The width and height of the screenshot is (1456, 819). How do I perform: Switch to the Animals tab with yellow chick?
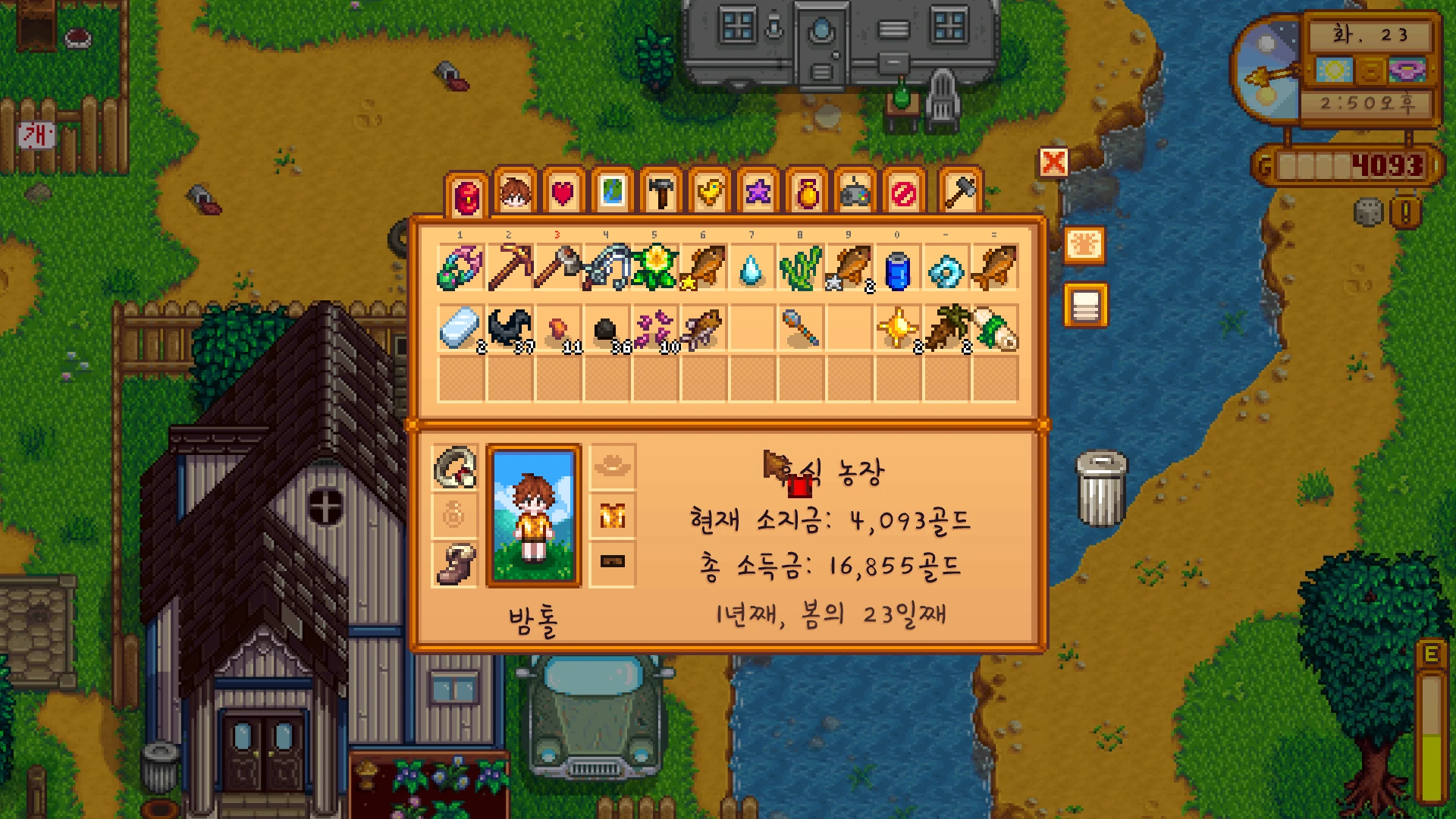(710, 193)
